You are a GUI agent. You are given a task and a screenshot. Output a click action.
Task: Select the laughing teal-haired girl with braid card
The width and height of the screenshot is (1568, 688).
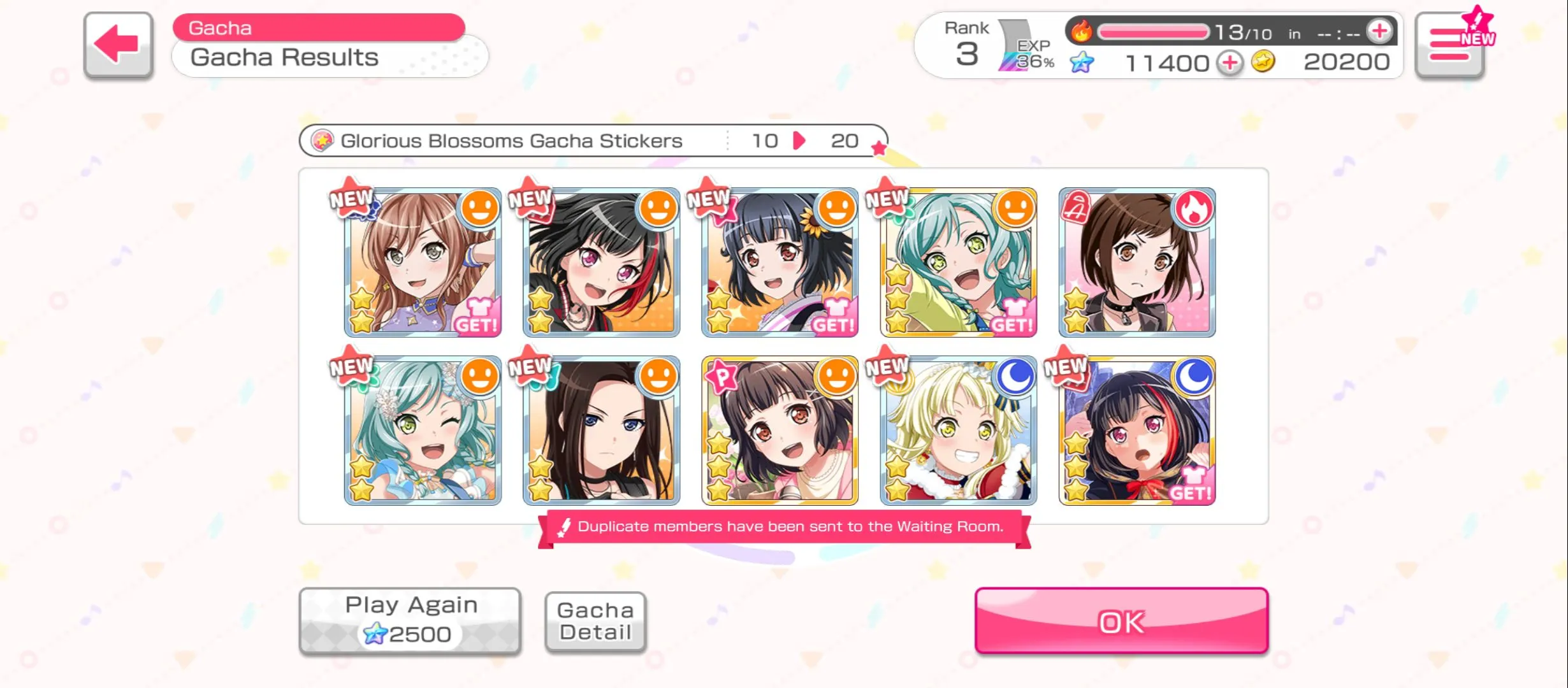(958, 262)
